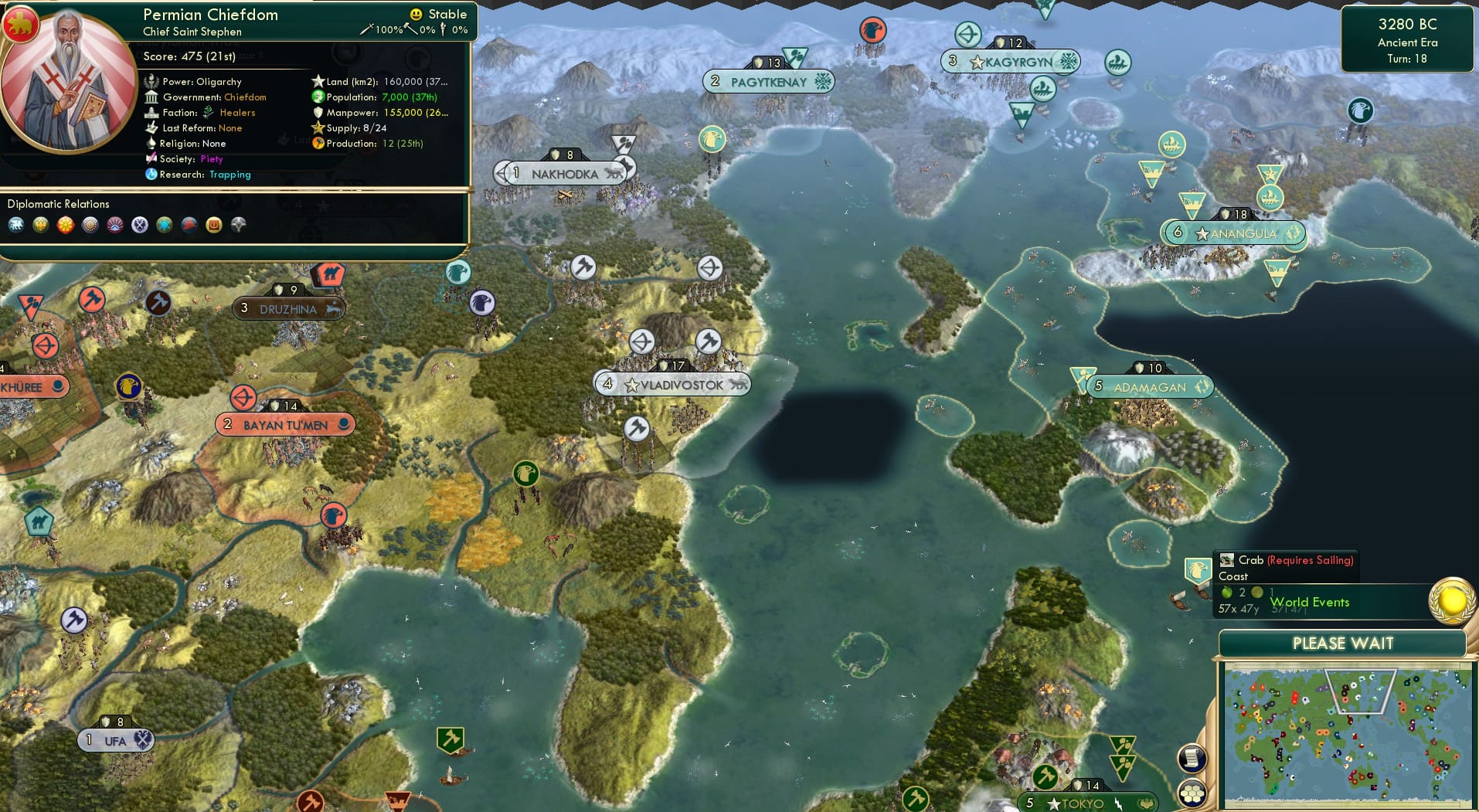Open the notifications scroll log
Image resolution: width=1479 pixels, height=812 pixels.
(x=1192, y=756)
